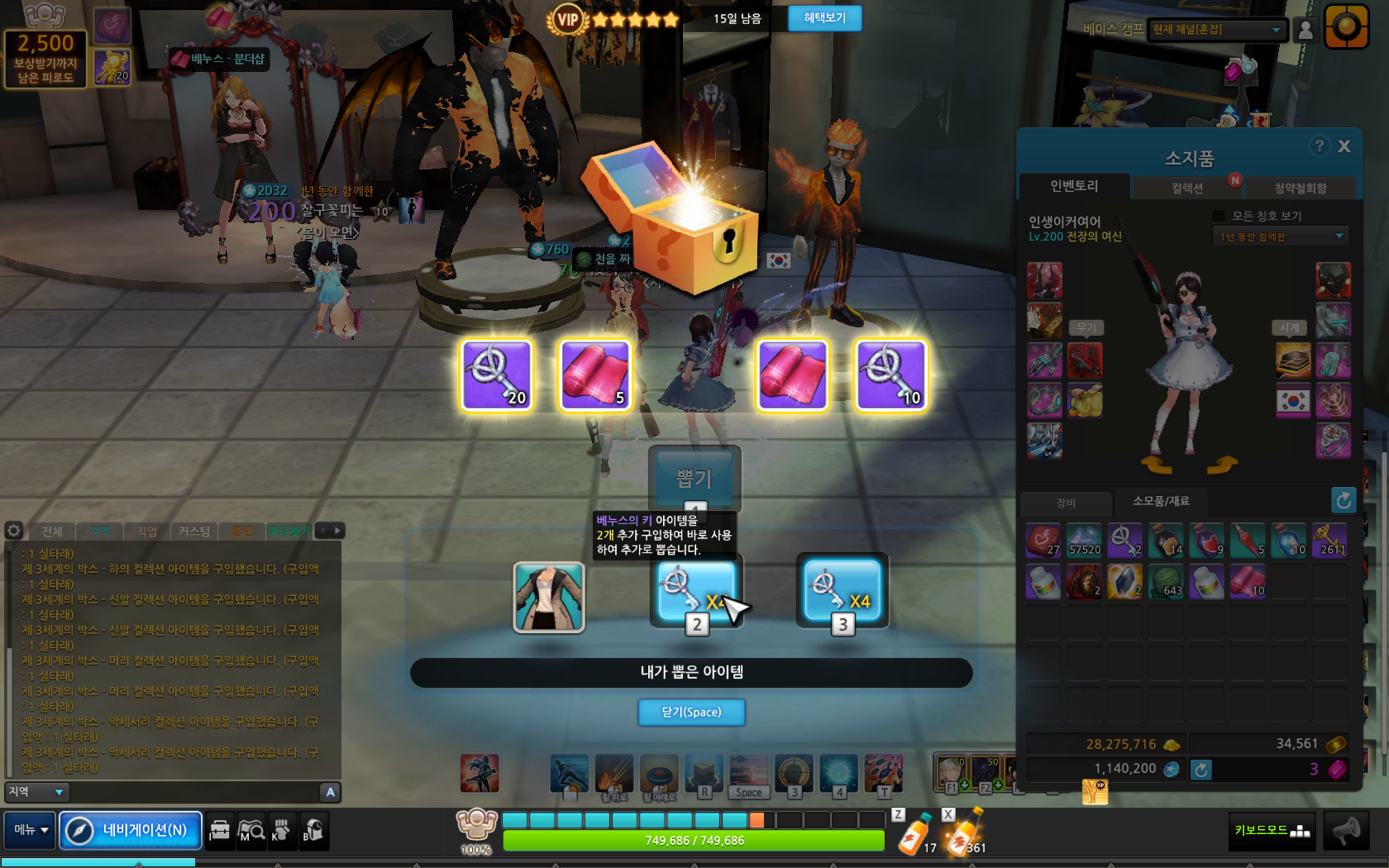
Task: Switch to the 컬렉션 tab
Action: coord(1187,188)
